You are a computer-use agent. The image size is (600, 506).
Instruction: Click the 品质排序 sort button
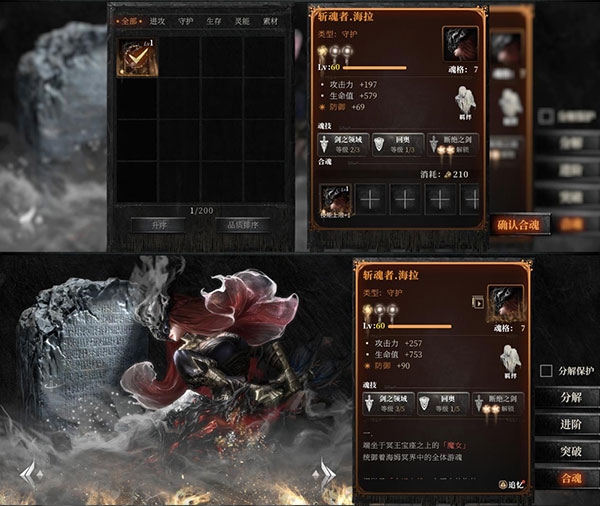[242, 225]
